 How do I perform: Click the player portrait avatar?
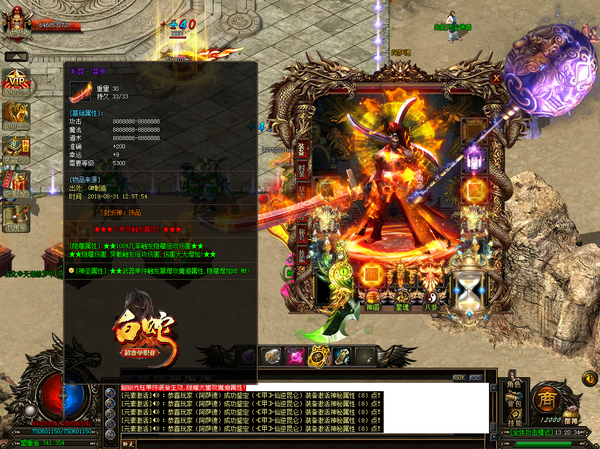click(x=16, y=22)
